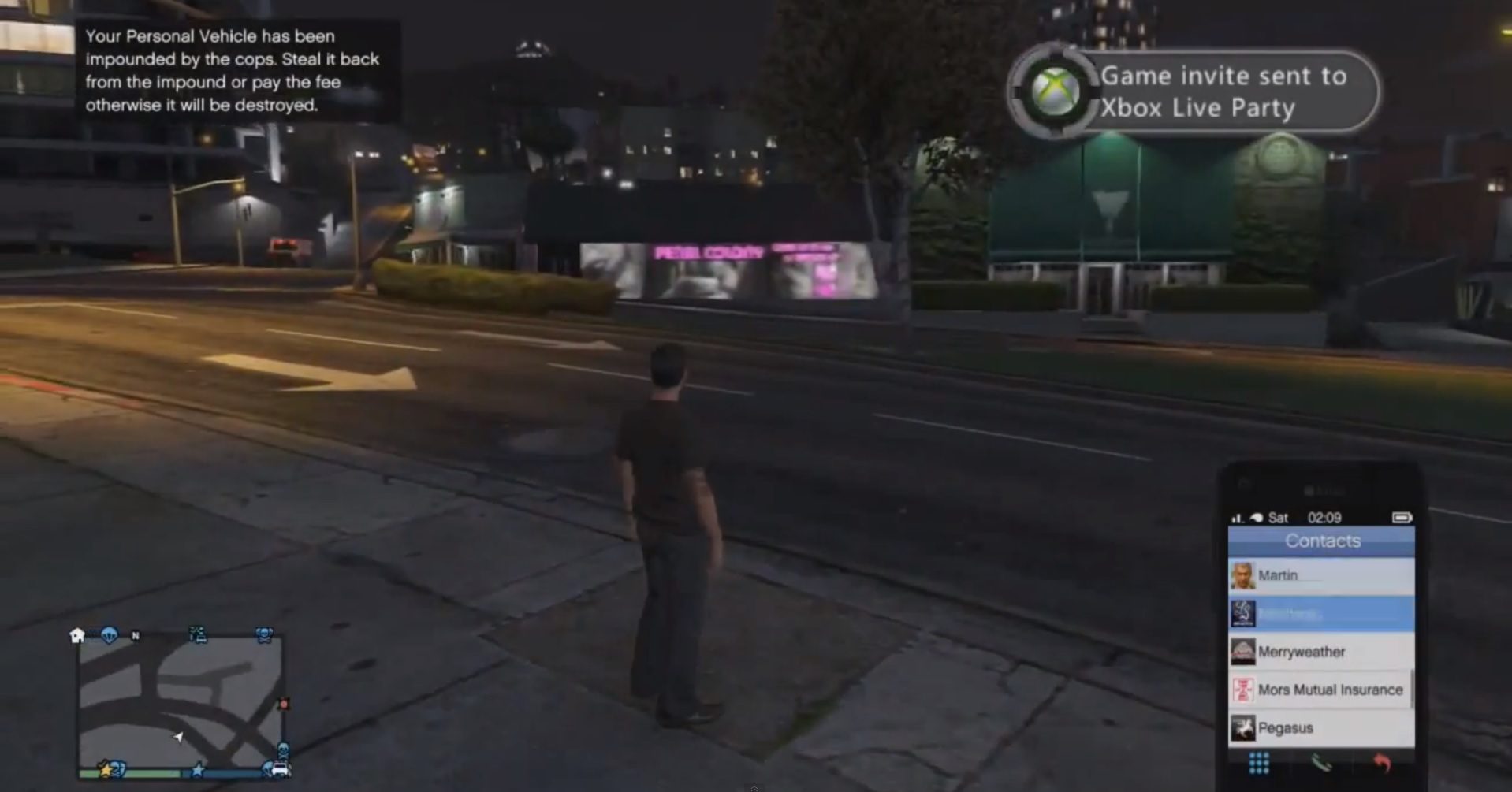This screenshot has width=1512, height=792.
Task: Select the home blip on the minimap
Action: pos(77,636)
